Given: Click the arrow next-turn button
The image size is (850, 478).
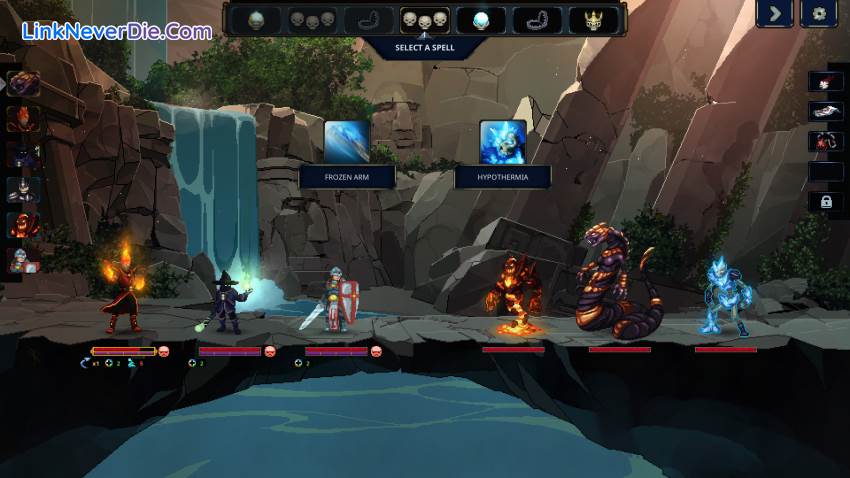Looking at the screenshot, I should [774, 14].
